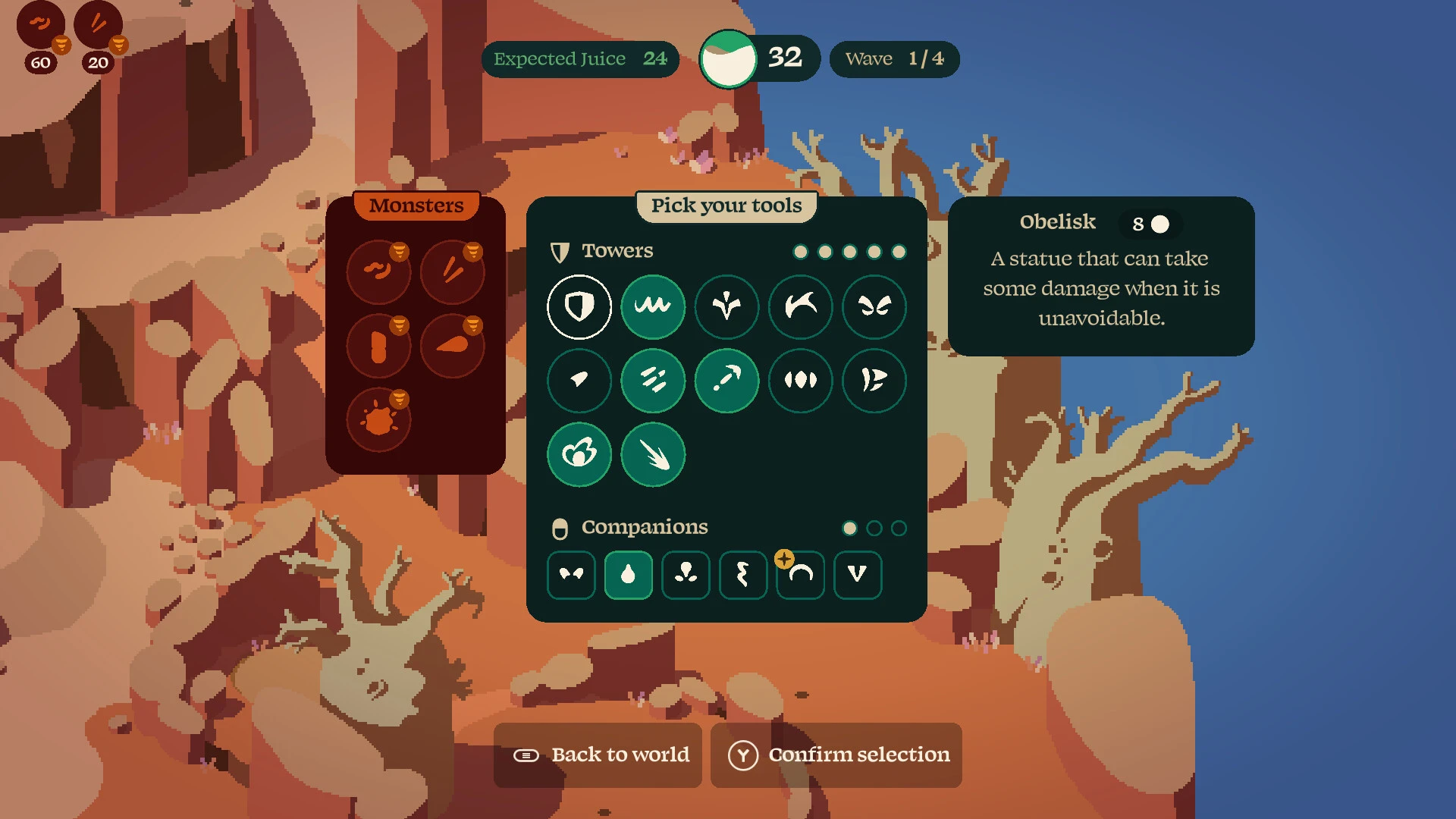Pick the zigzag squiggle companion
Screen dimensions: 1456x819
pyautogui.click(x=743, y=575)
